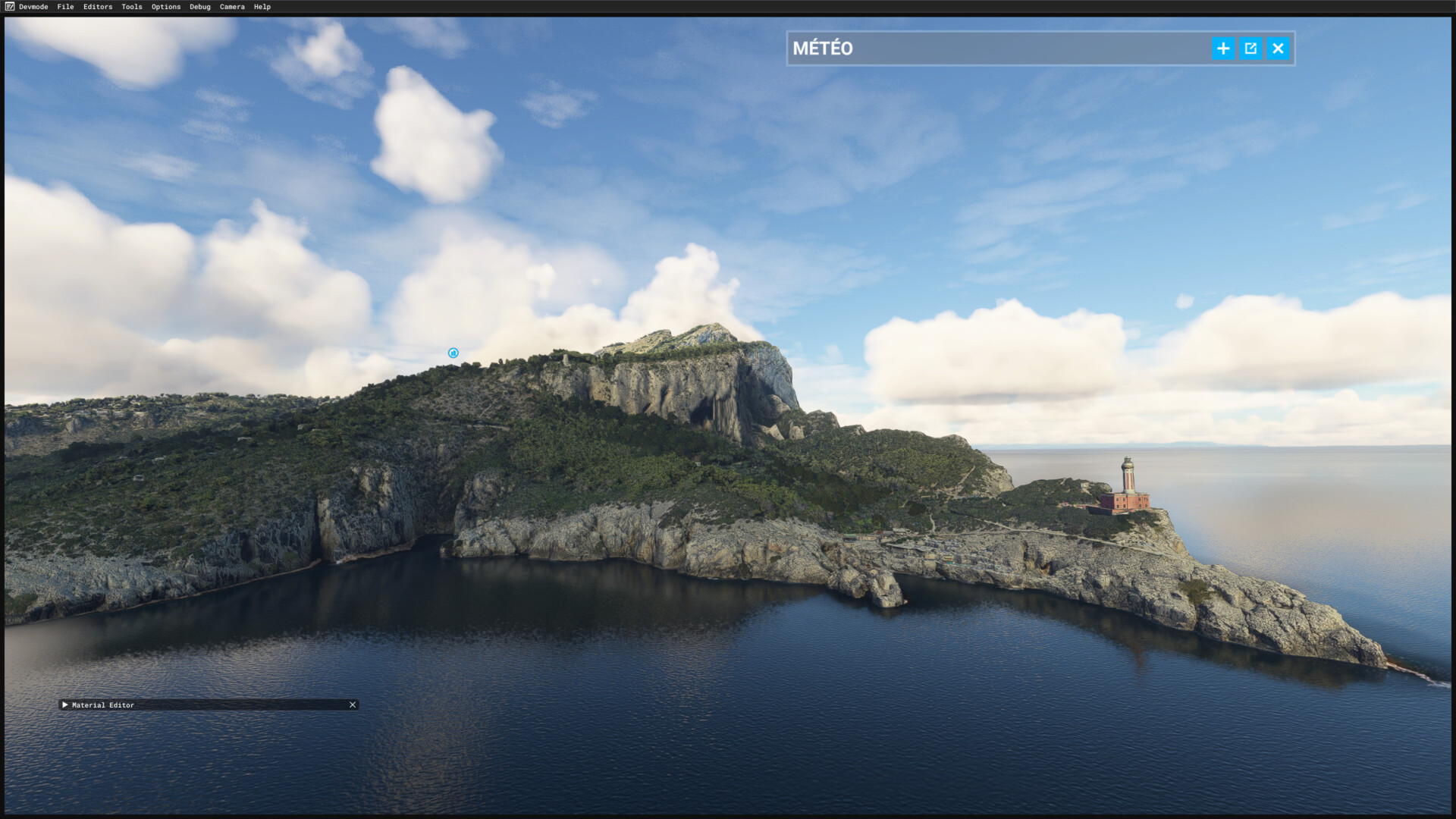Screen dimensions: 1456x819
Task: Select the blue circular marker on the hill
Action: tap(453, 353)
